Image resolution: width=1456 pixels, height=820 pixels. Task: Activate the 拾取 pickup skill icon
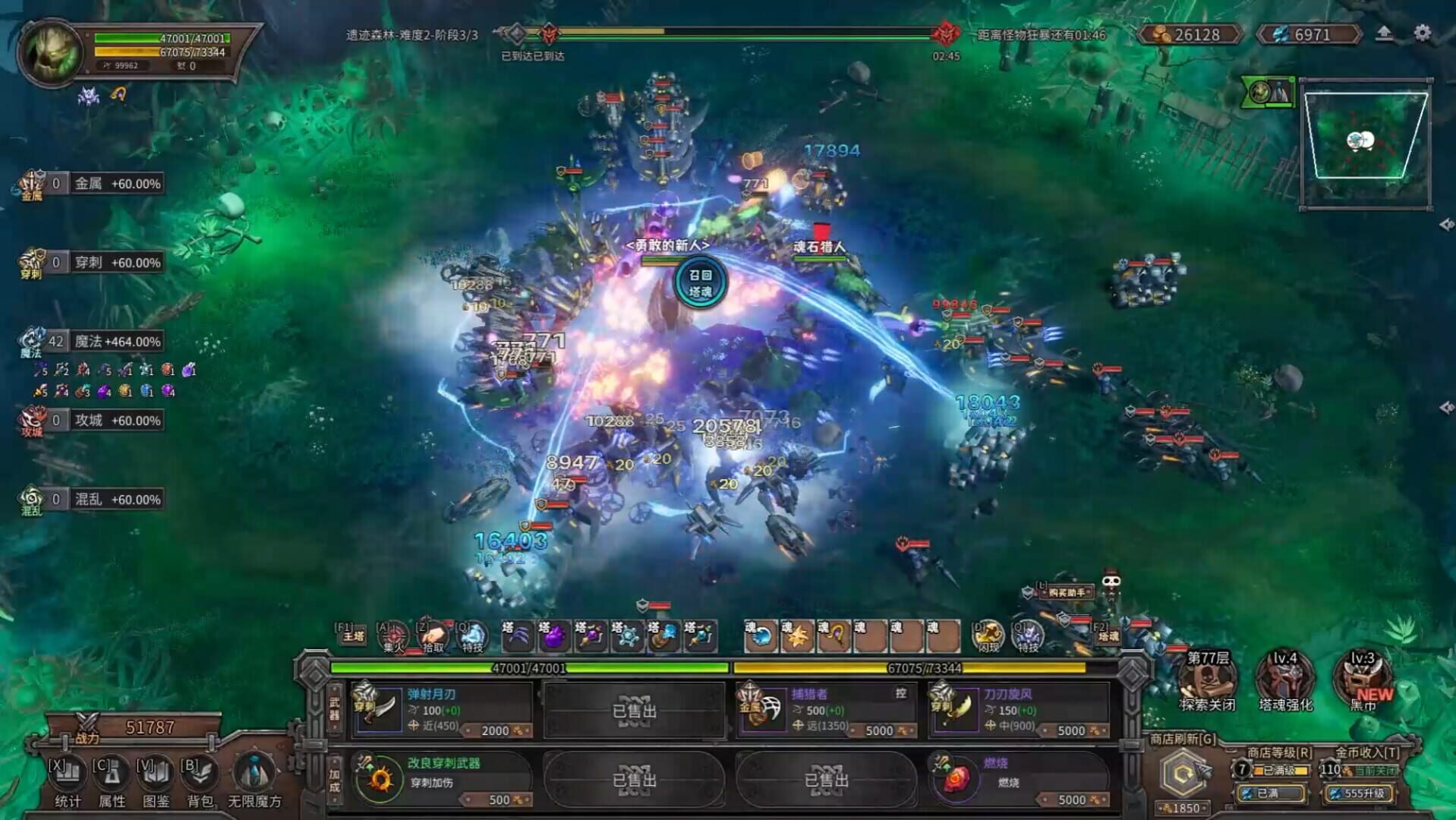point(431,636)
